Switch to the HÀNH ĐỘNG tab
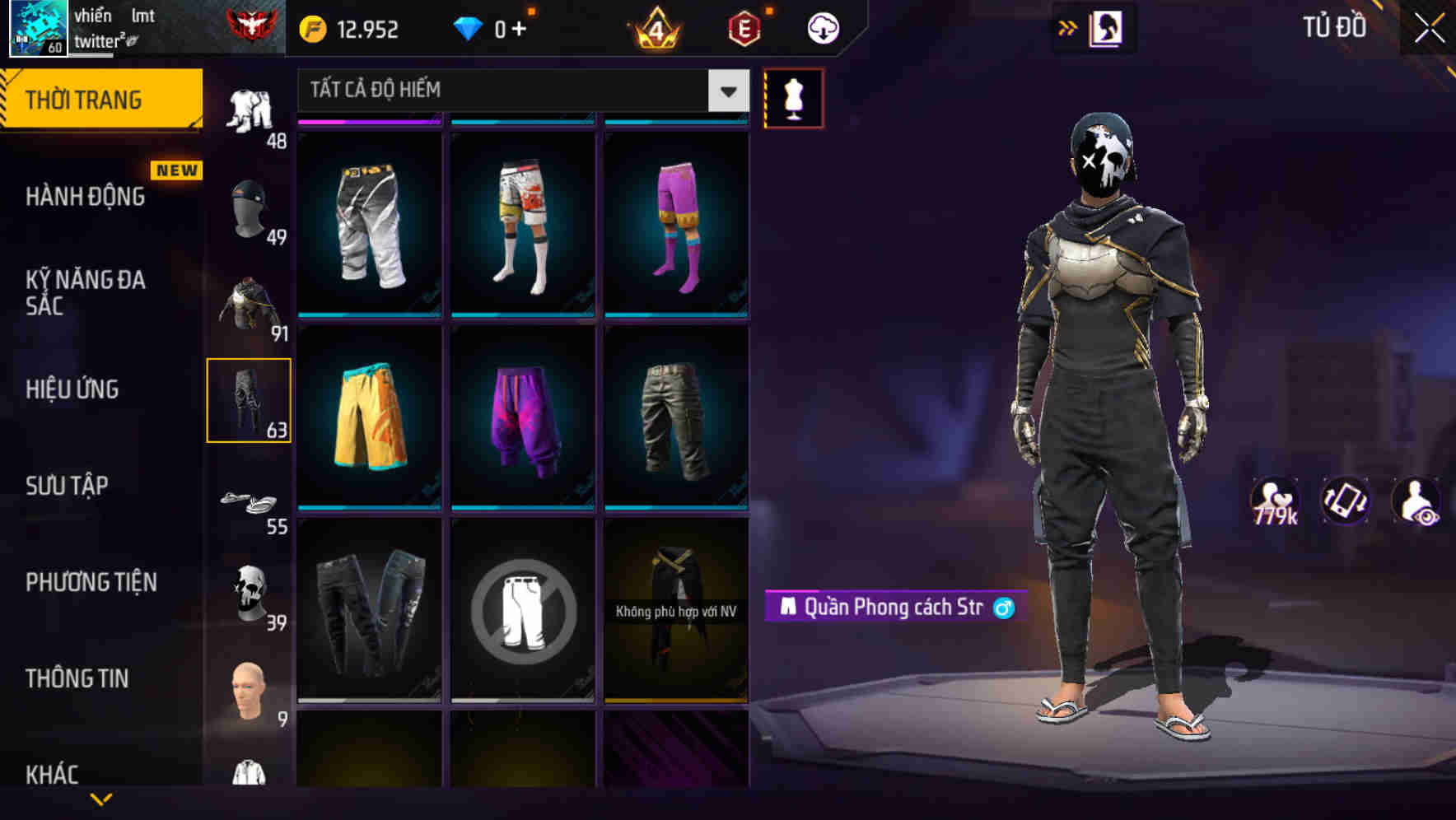Screen dimensions: 1456x820 (x=82, y=196)
